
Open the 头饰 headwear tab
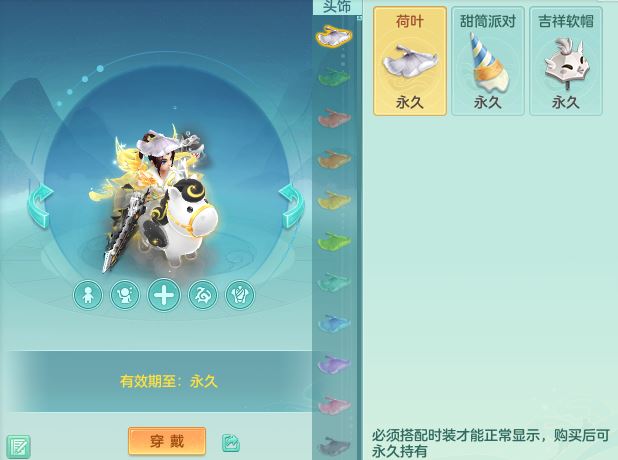tap(337, 8)
